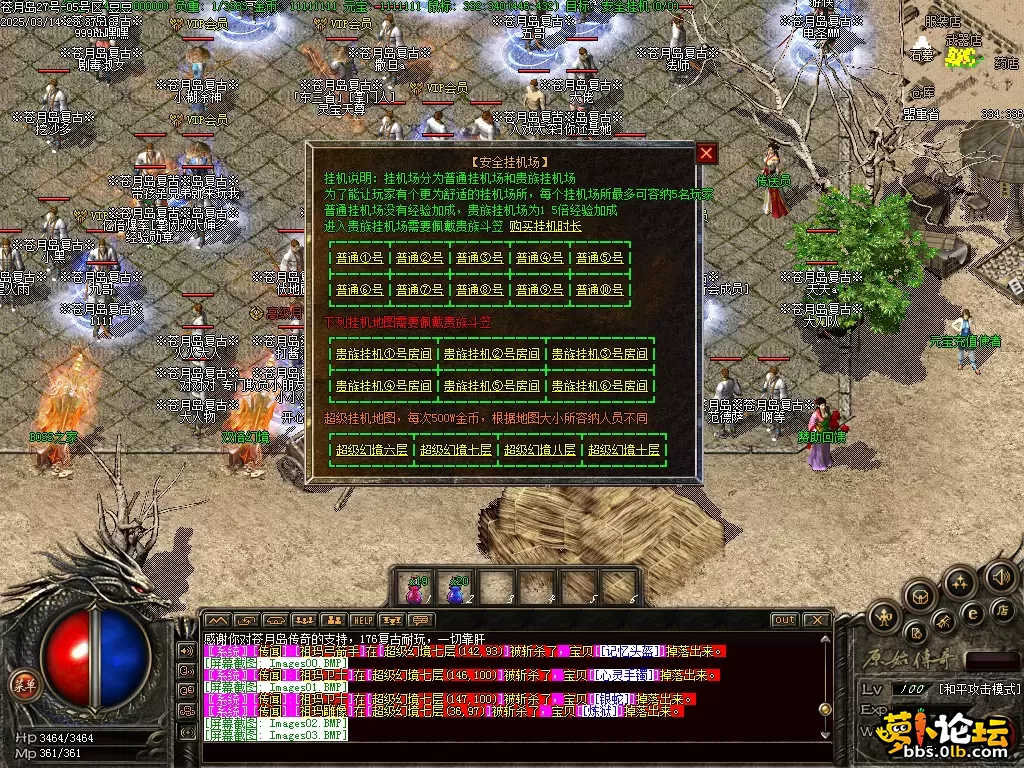Open the character equipment round button
This screenshot has width=1024, height=768.
884,617
